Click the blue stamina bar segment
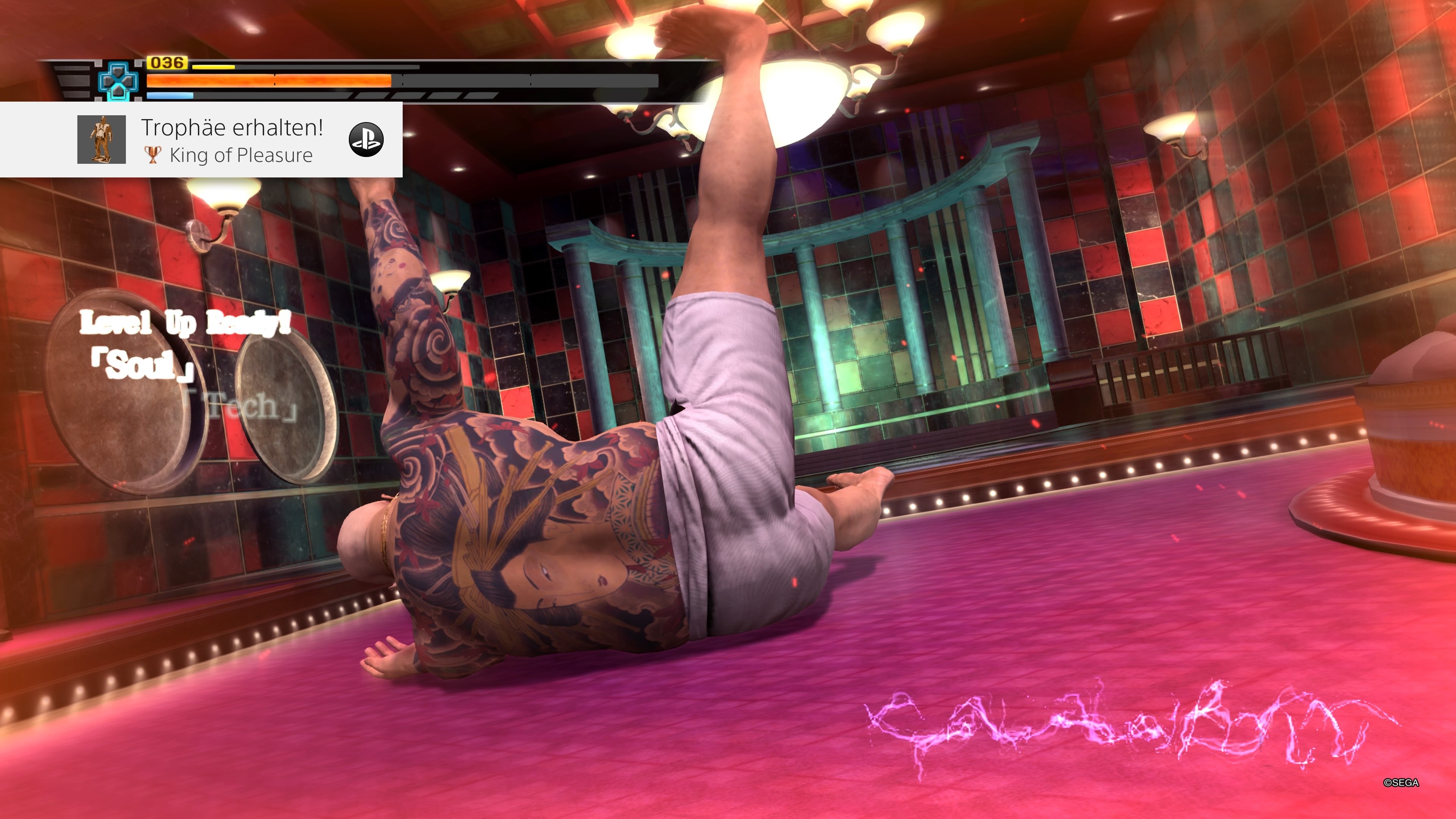 [169, 95]
